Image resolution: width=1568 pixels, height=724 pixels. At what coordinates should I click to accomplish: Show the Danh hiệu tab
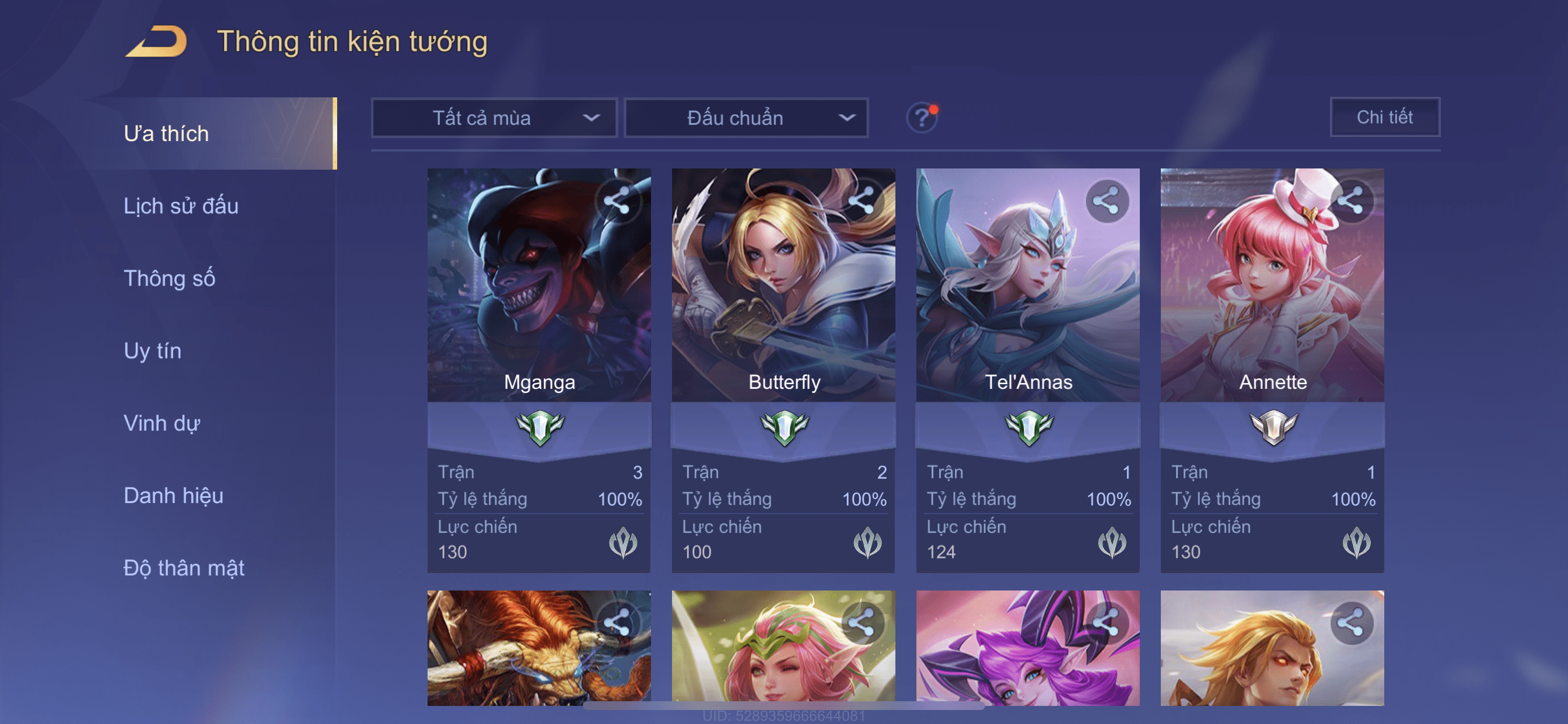click(173, 495)
